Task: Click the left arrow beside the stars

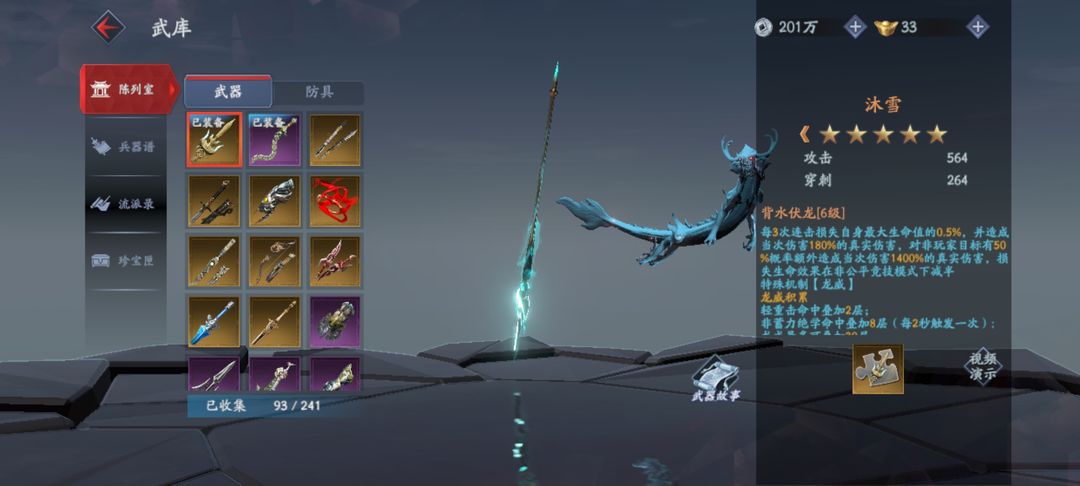Action: coord(804,134)
